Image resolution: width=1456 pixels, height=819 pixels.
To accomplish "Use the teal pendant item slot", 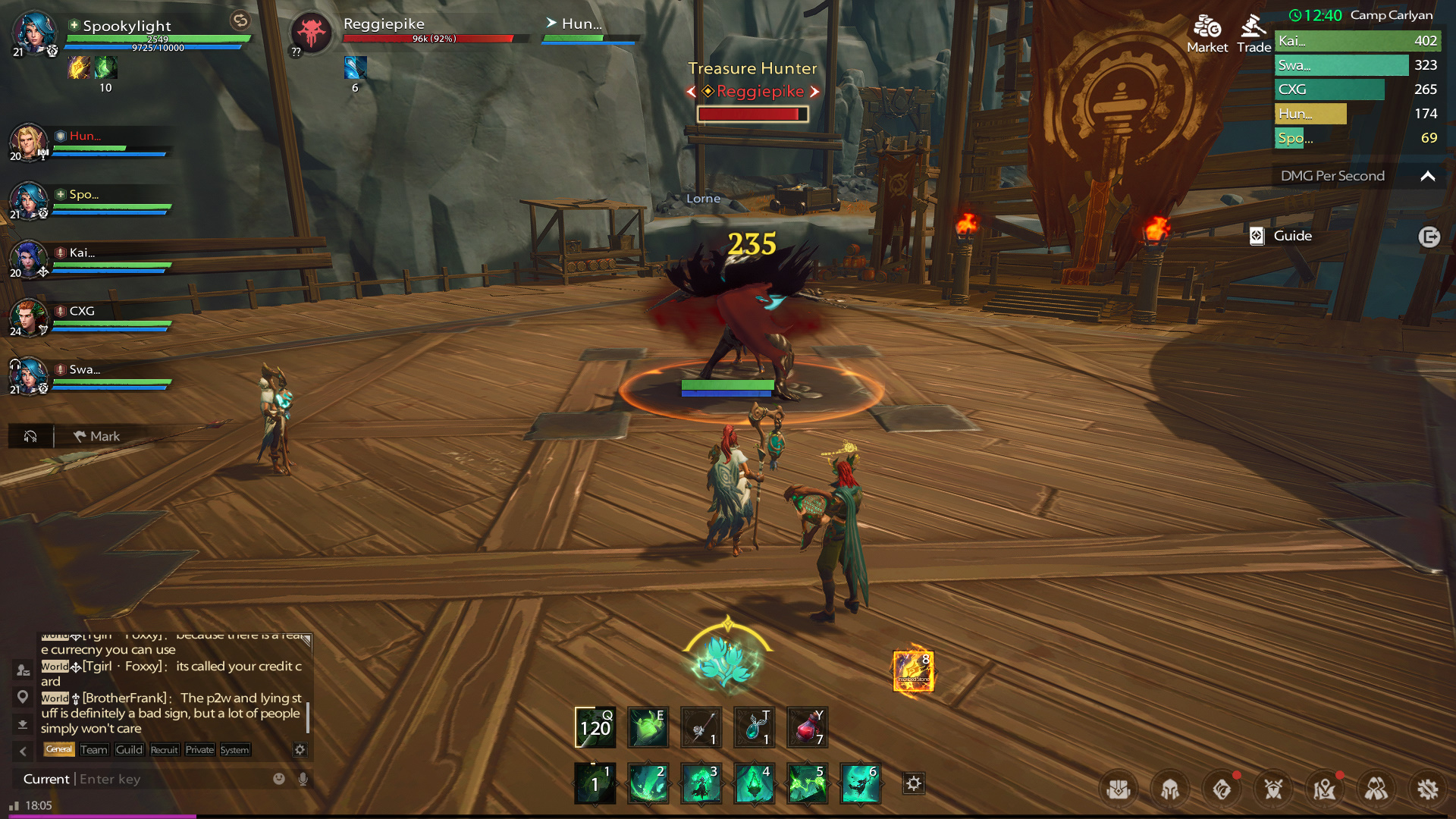I will 754,727.
